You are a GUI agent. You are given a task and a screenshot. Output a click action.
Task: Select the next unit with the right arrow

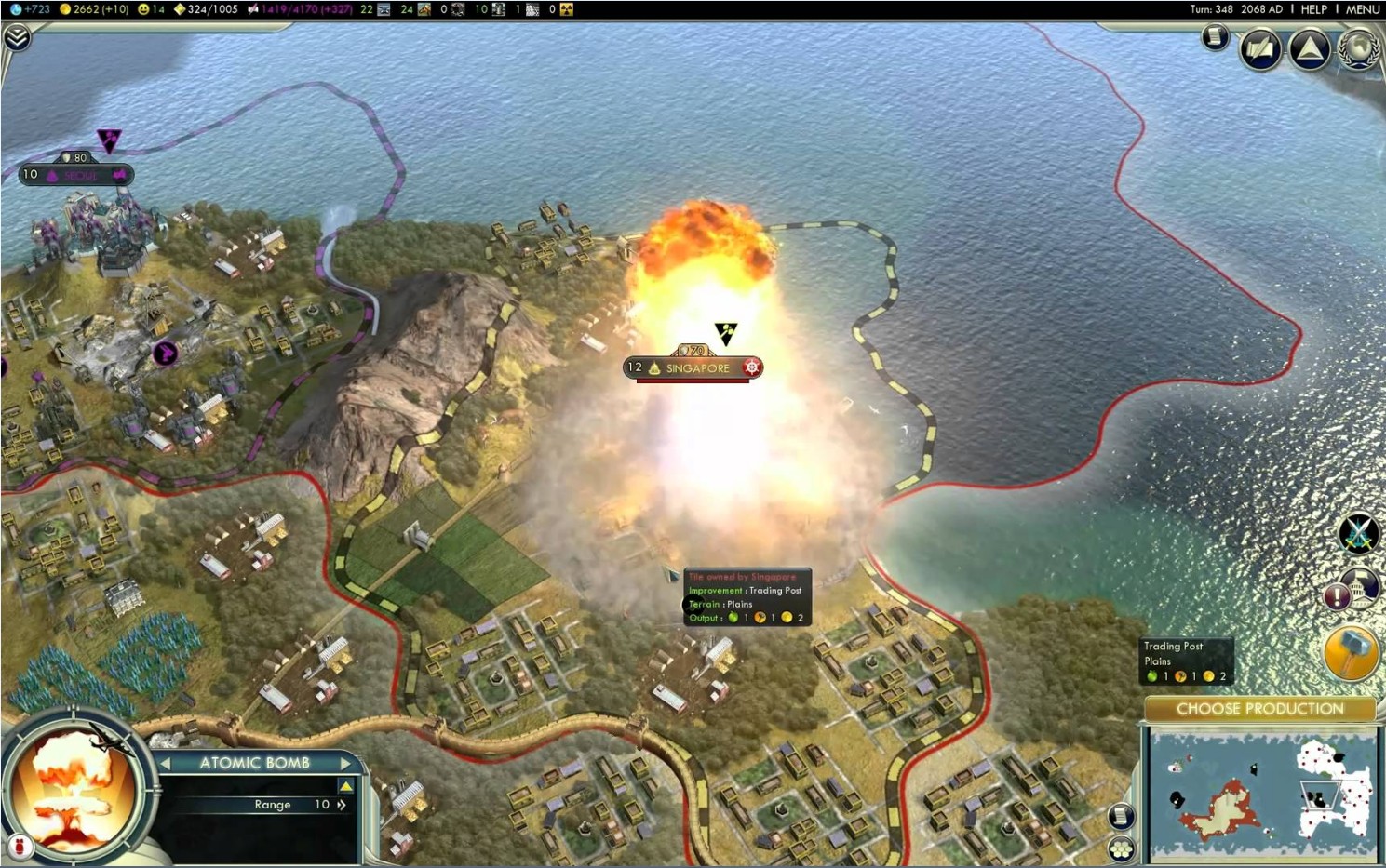(x=345, y=763)
